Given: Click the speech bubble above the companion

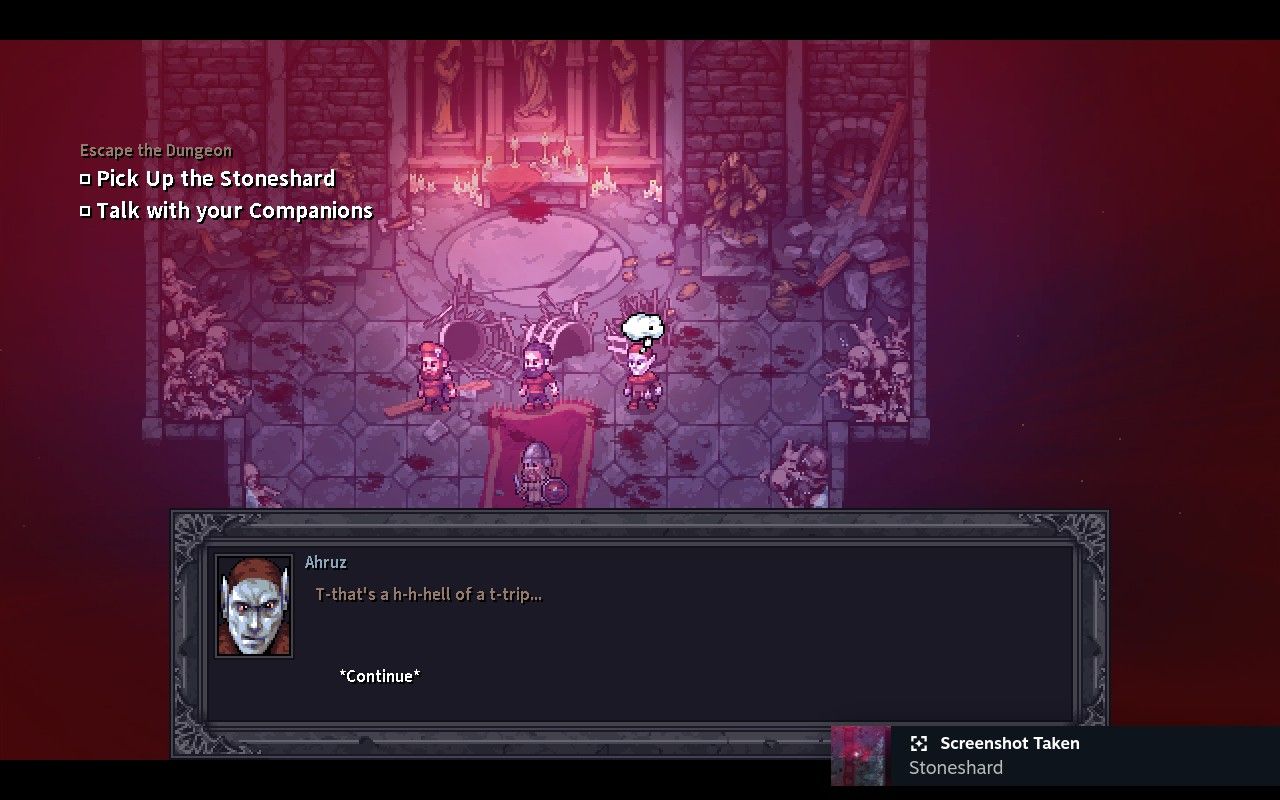Looking at the screenshot, I should click(x=644, y=325).
